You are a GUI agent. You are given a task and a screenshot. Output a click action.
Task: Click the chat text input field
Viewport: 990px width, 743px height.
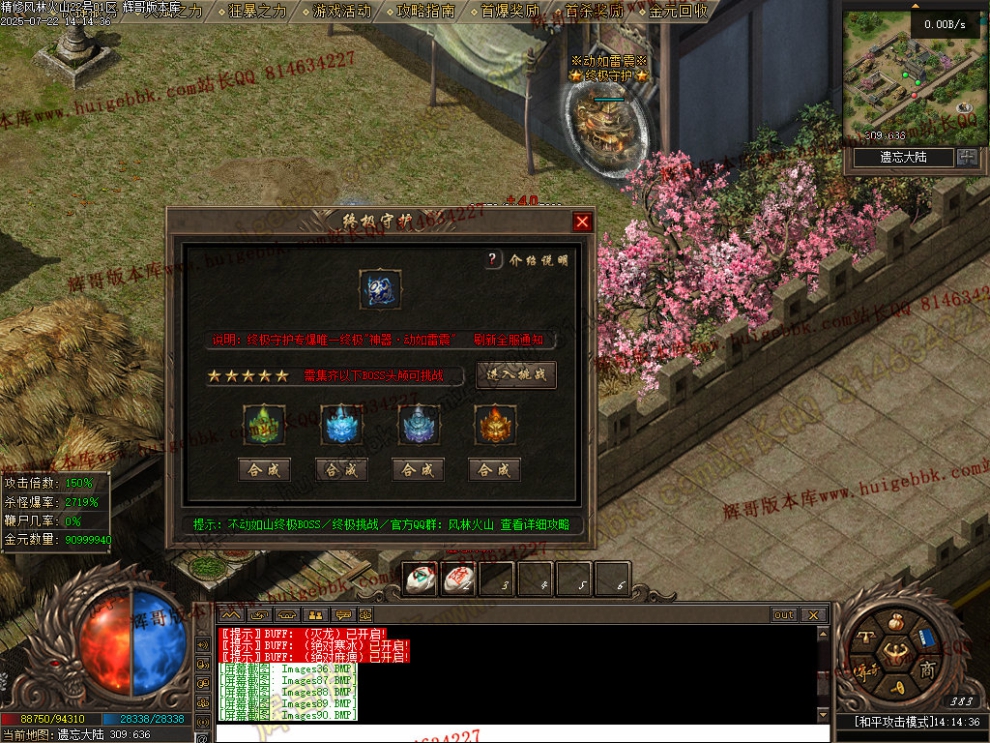(520, 732)
